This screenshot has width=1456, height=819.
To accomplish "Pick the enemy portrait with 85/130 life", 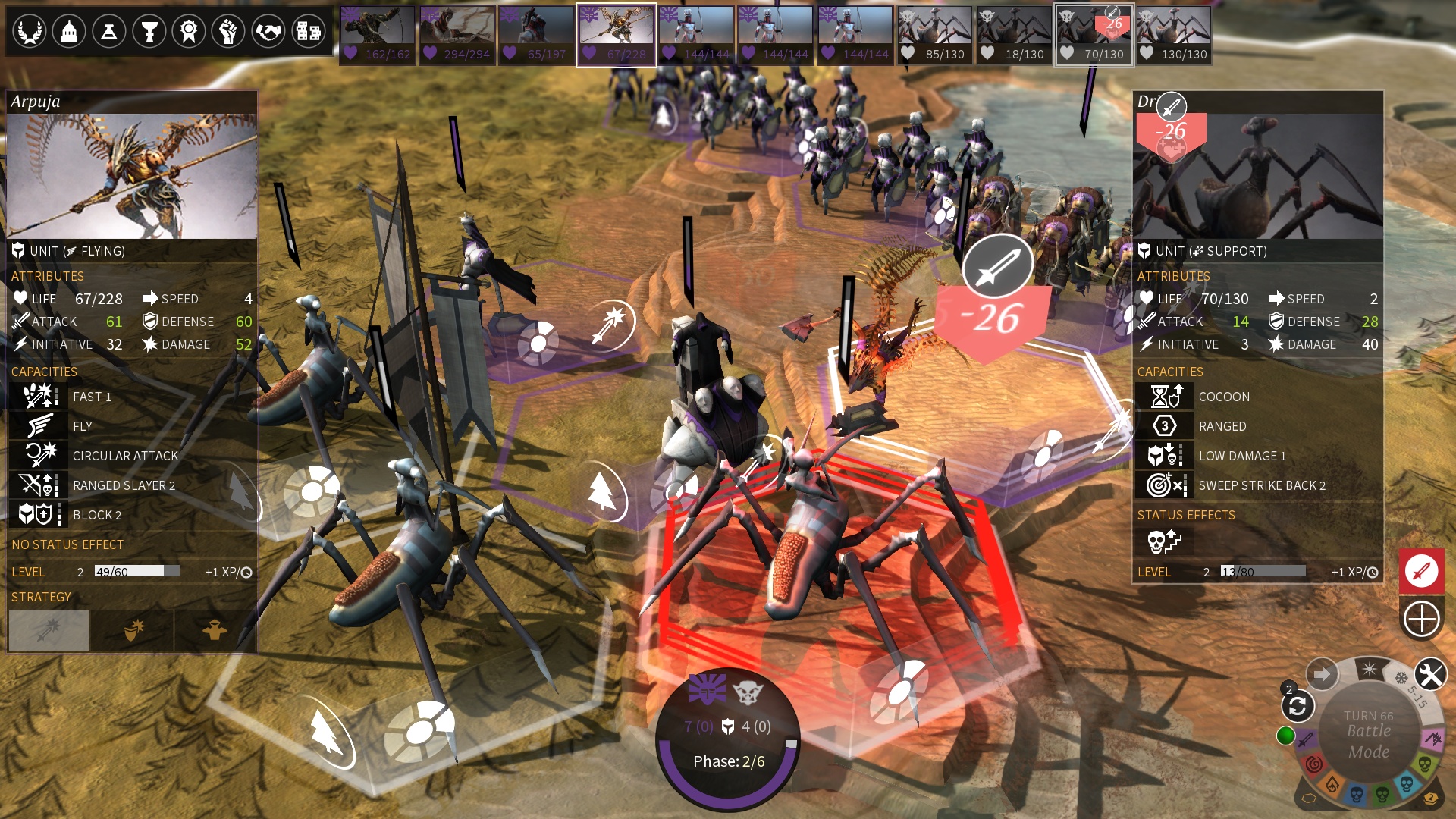I will tap(935, 35).
